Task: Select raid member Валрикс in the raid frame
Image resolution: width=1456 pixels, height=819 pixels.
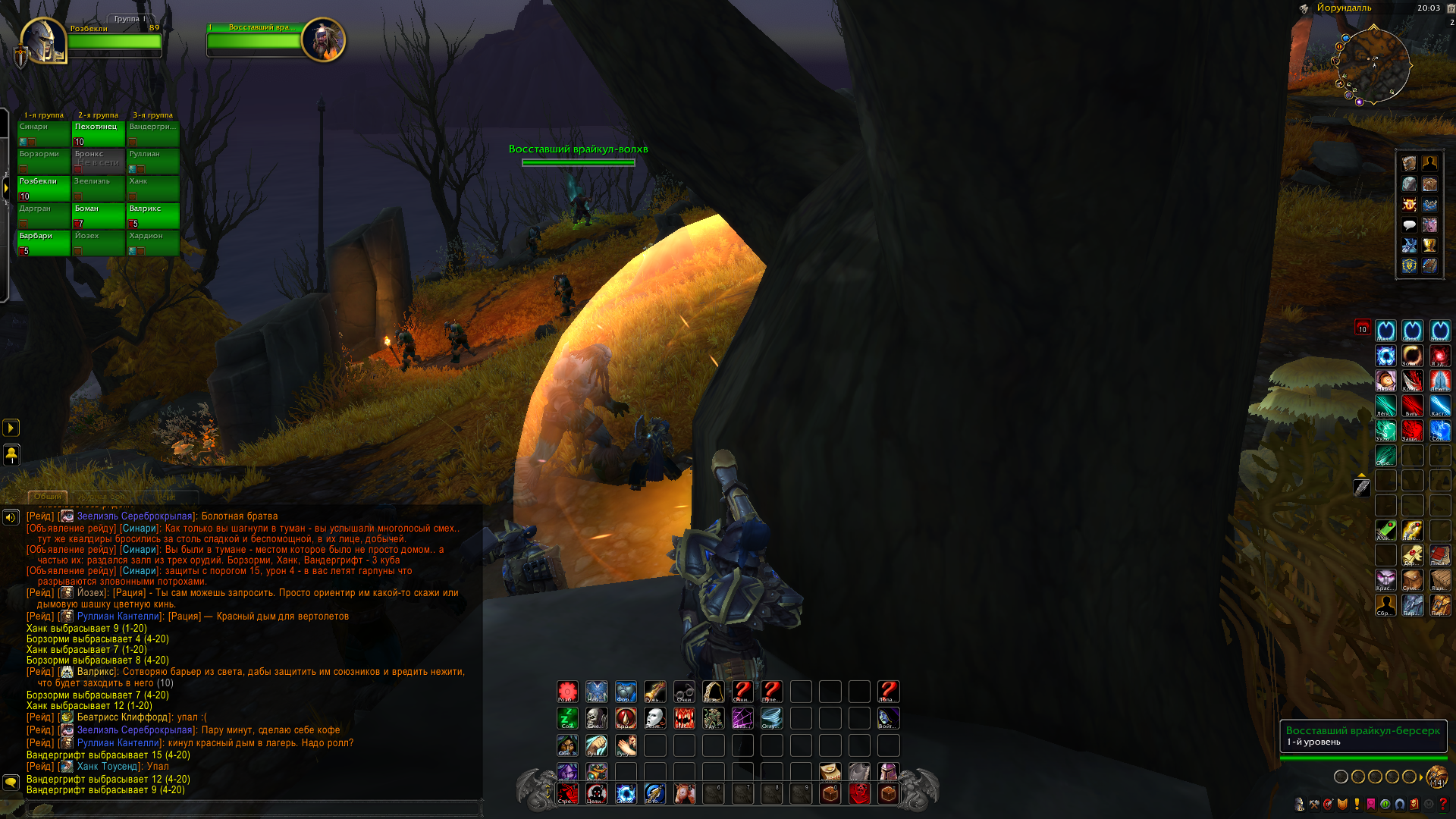Action: 153,215
